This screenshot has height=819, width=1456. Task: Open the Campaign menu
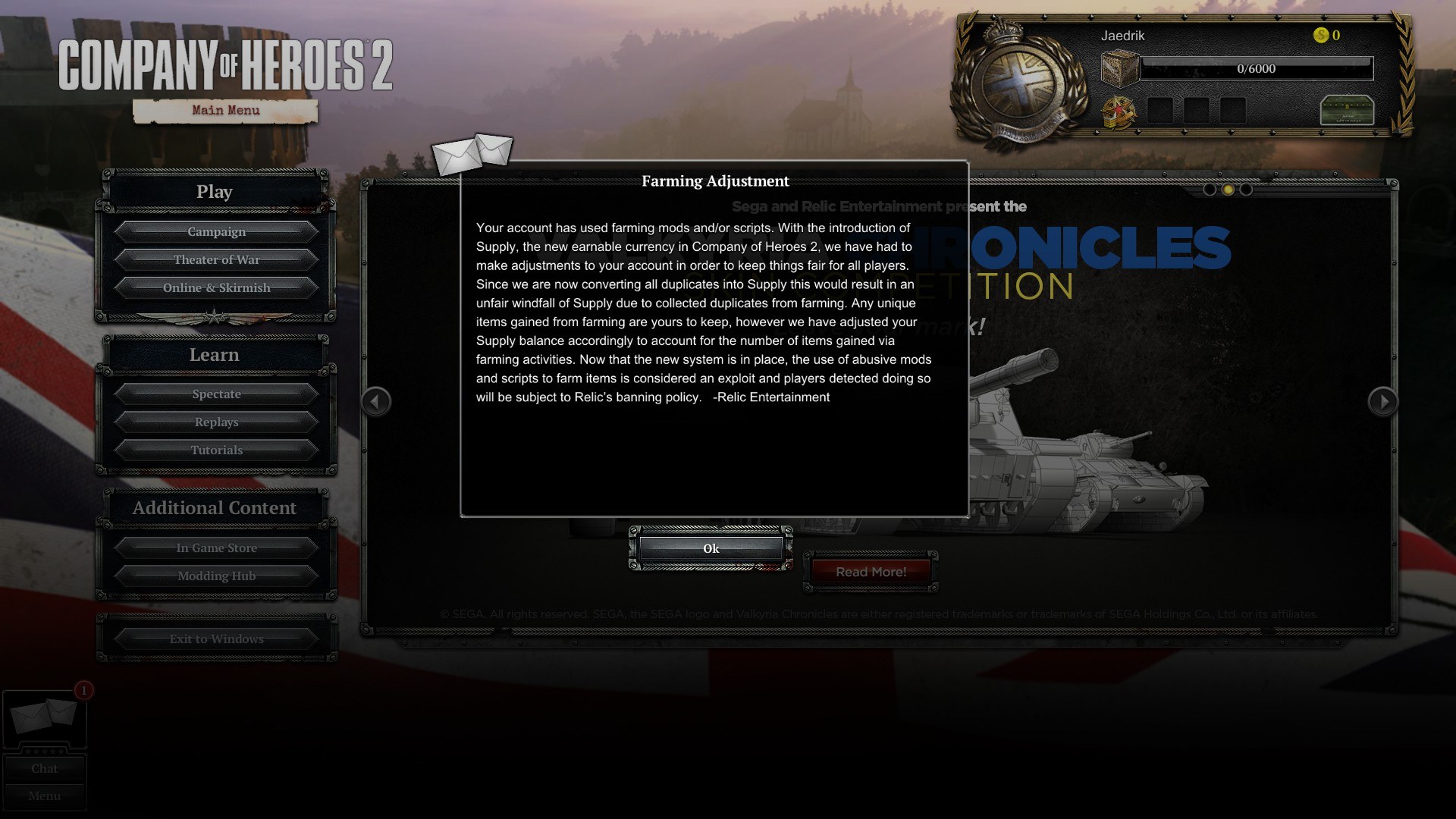(x=216, y=231)
